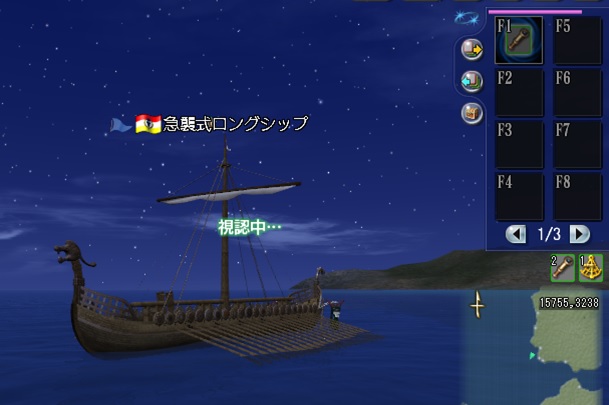Select the small telescope icon above the minimap
Image resolution: width=609 pixels, height=405 pixels.
[563, 268]
